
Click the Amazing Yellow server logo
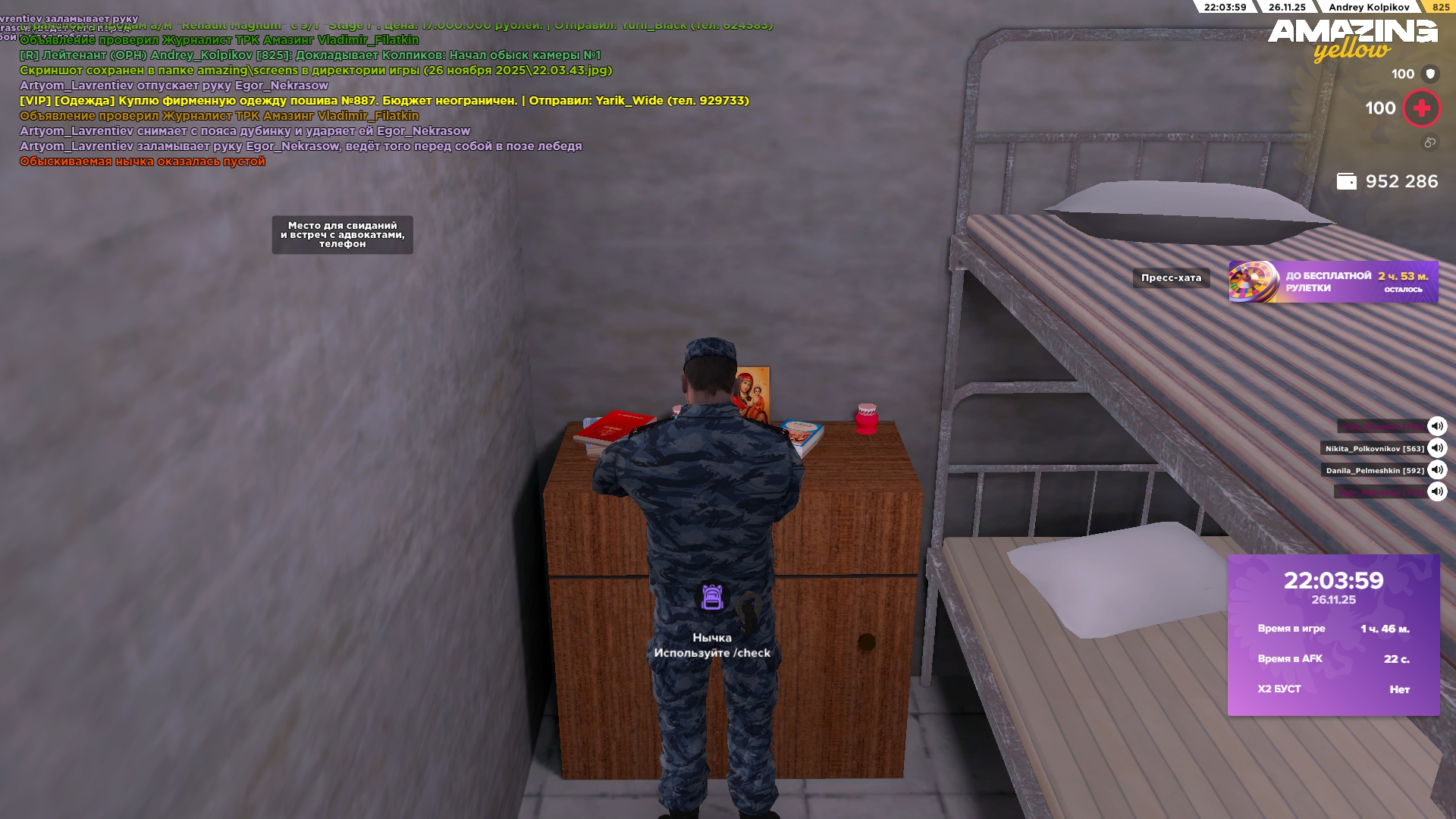pos(1352,39)
